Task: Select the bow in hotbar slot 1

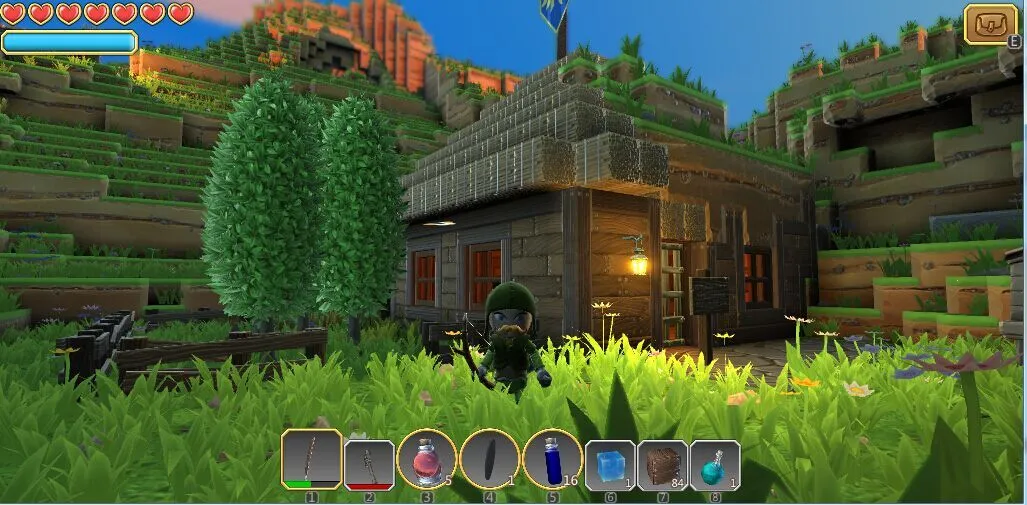Action: point(311,460)
